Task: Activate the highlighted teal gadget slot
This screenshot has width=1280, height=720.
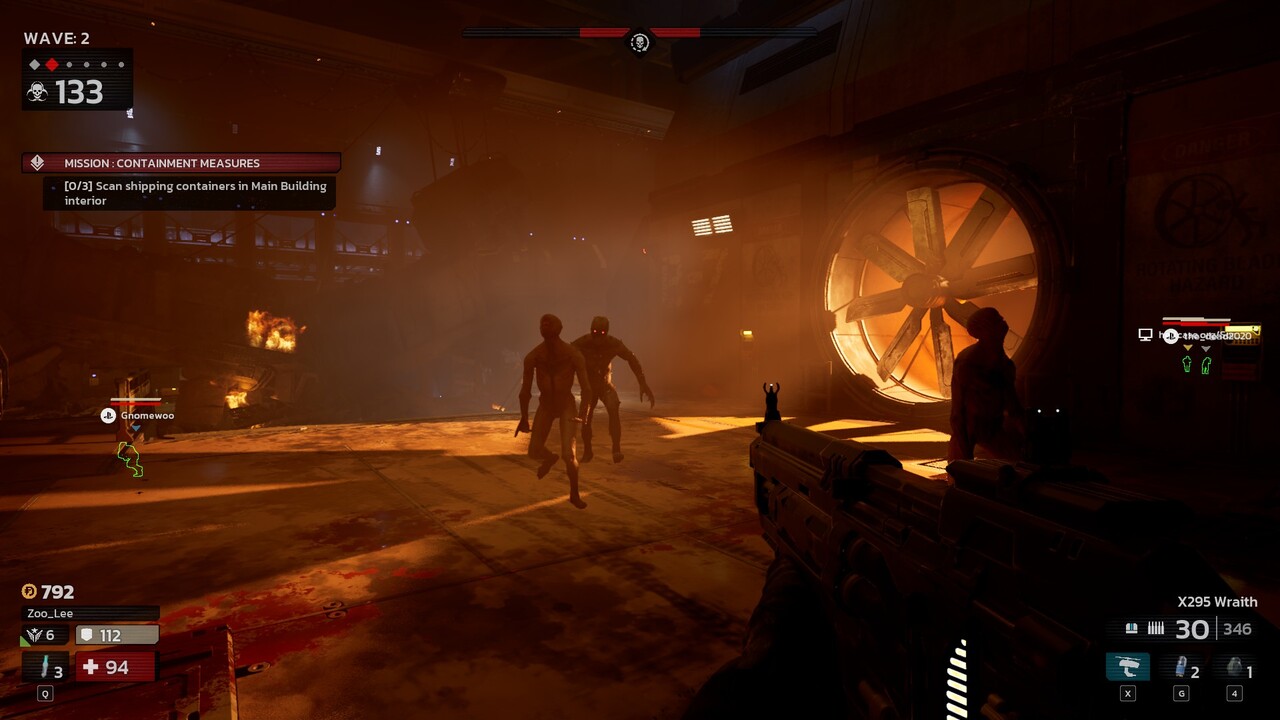Action: (1127, 667)
